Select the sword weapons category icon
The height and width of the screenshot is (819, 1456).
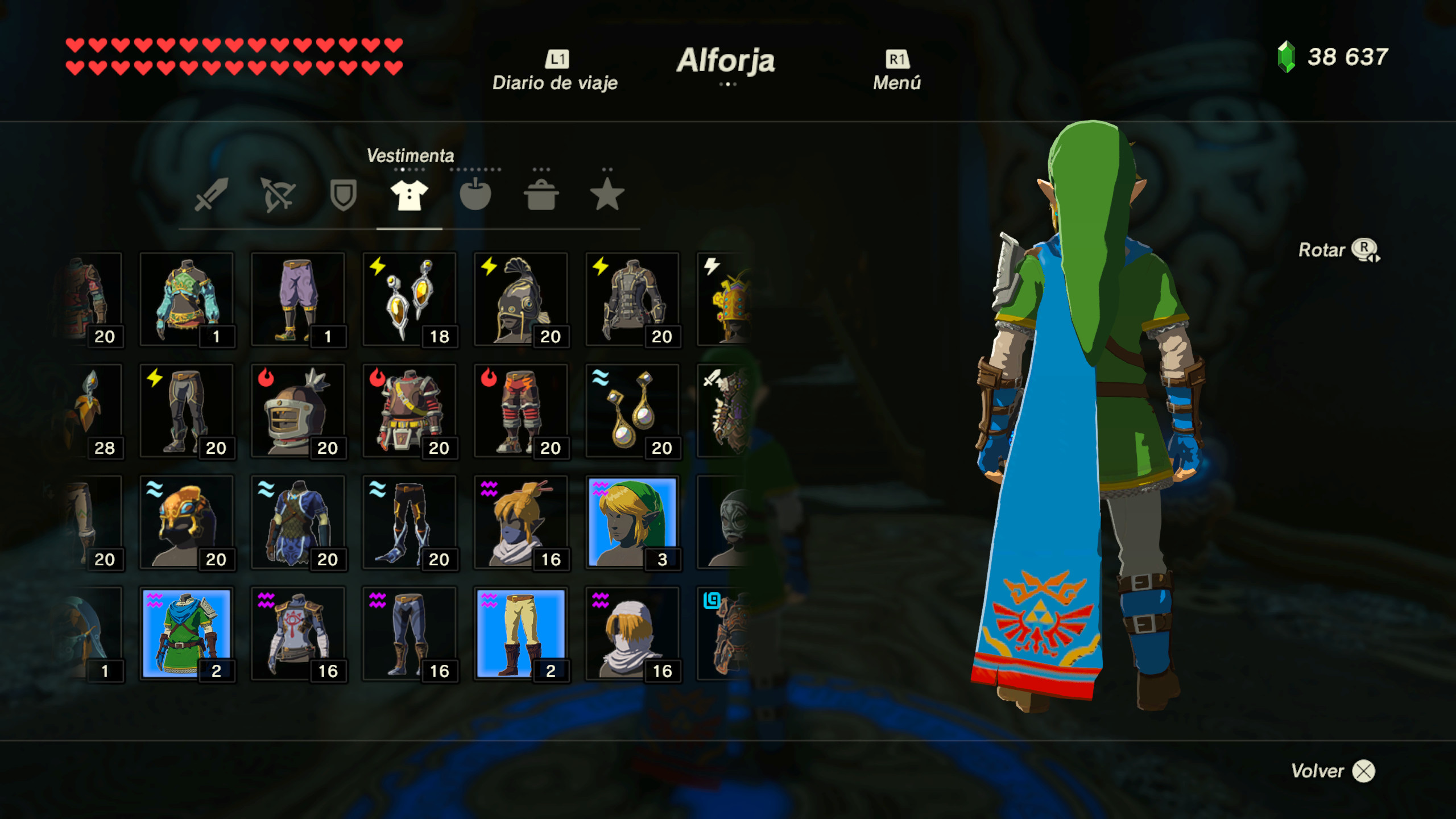pyautogui.click(x=208, y=196)
